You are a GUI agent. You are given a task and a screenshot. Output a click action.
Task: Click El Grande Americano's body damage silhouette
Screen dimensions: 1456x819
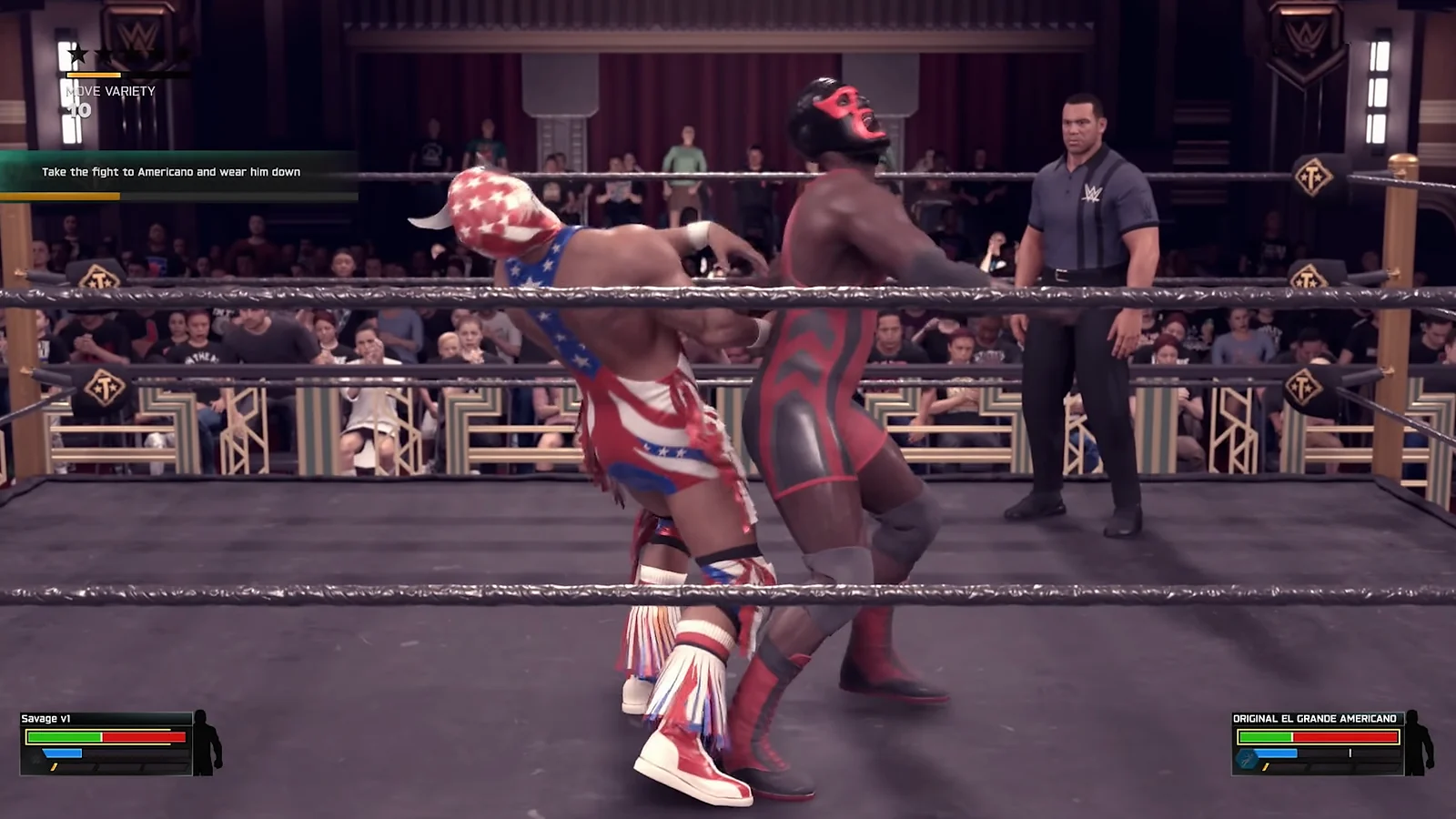point(1417,743)
